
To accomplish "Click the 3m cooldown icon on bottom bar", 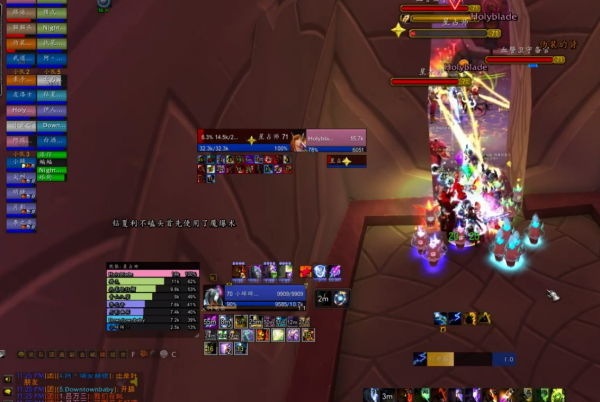I will pyautogui.click(x=388, y=395).
